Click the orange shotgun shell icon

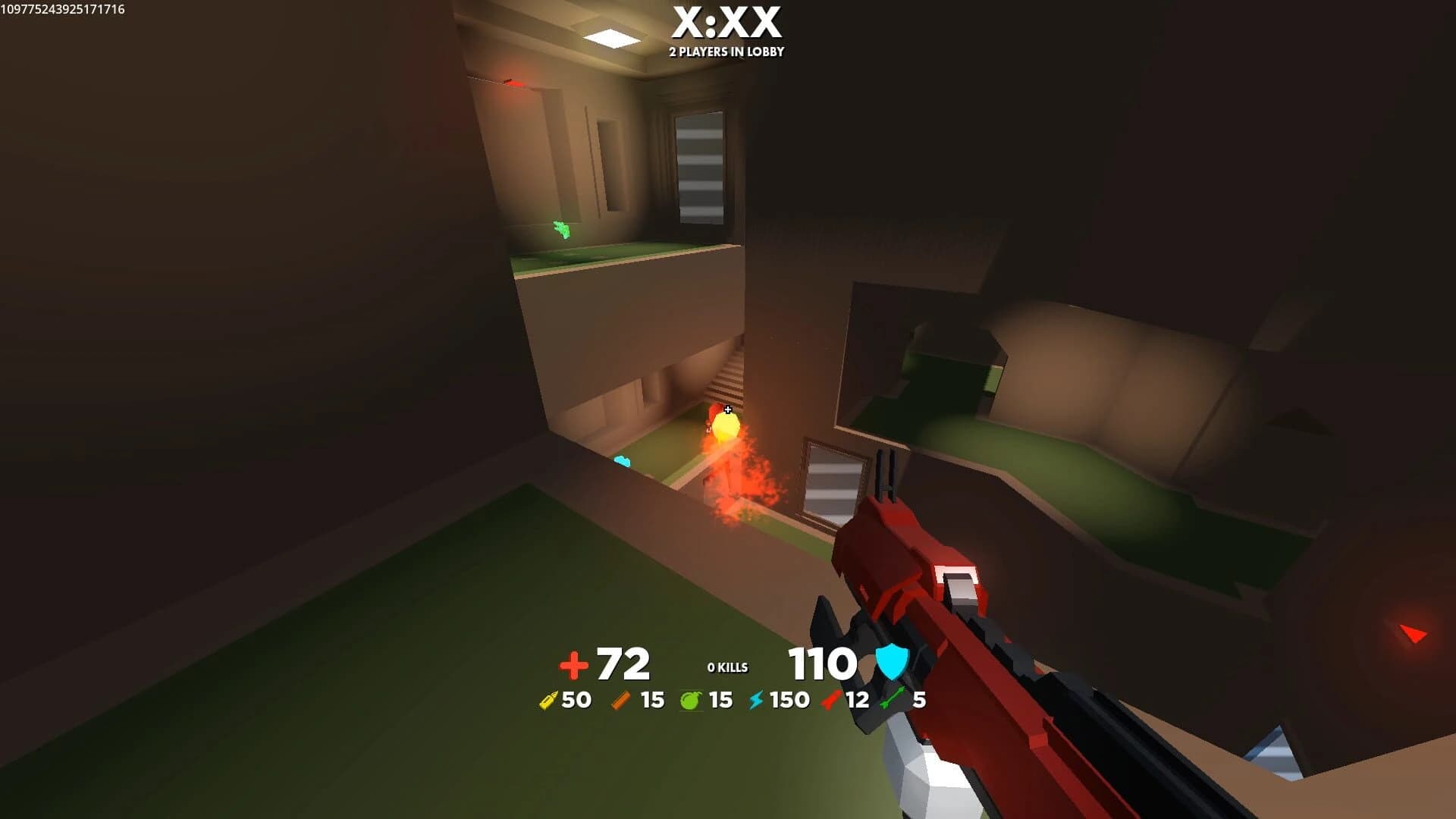[619, 701]
